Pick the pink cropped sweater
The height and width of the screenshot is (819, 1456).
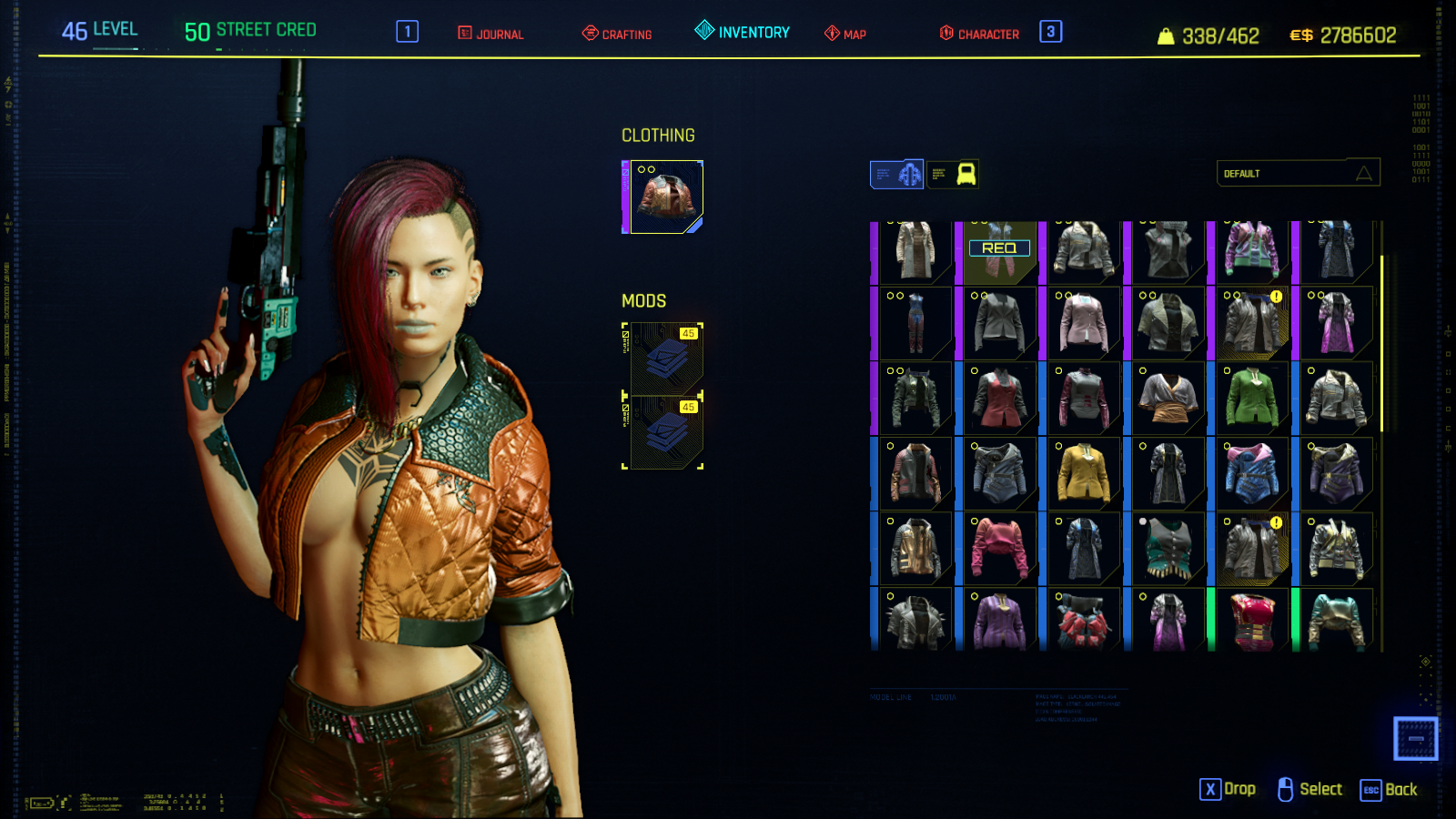(x=999, y=549)
